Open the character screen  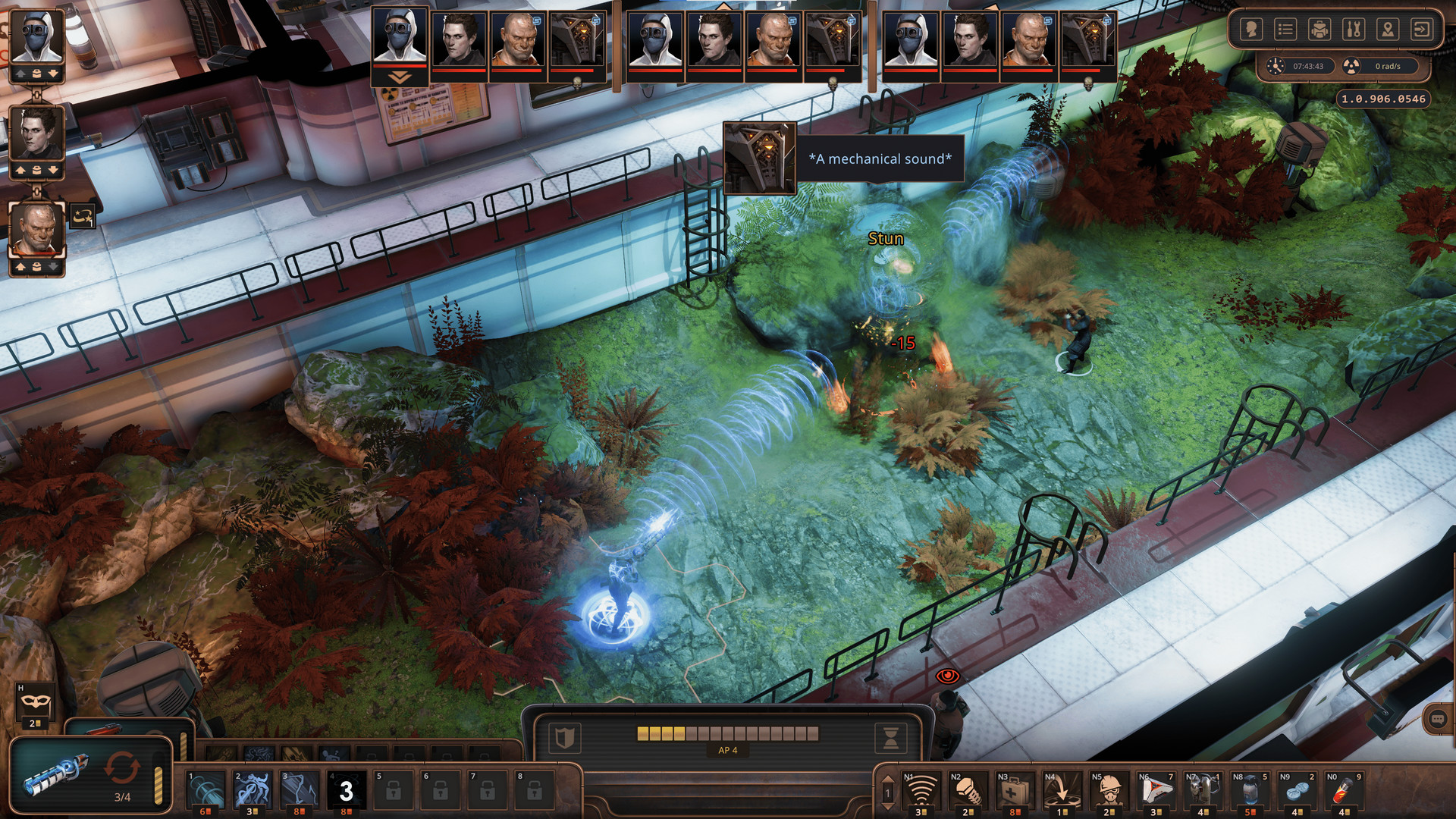pos(1251,29)
